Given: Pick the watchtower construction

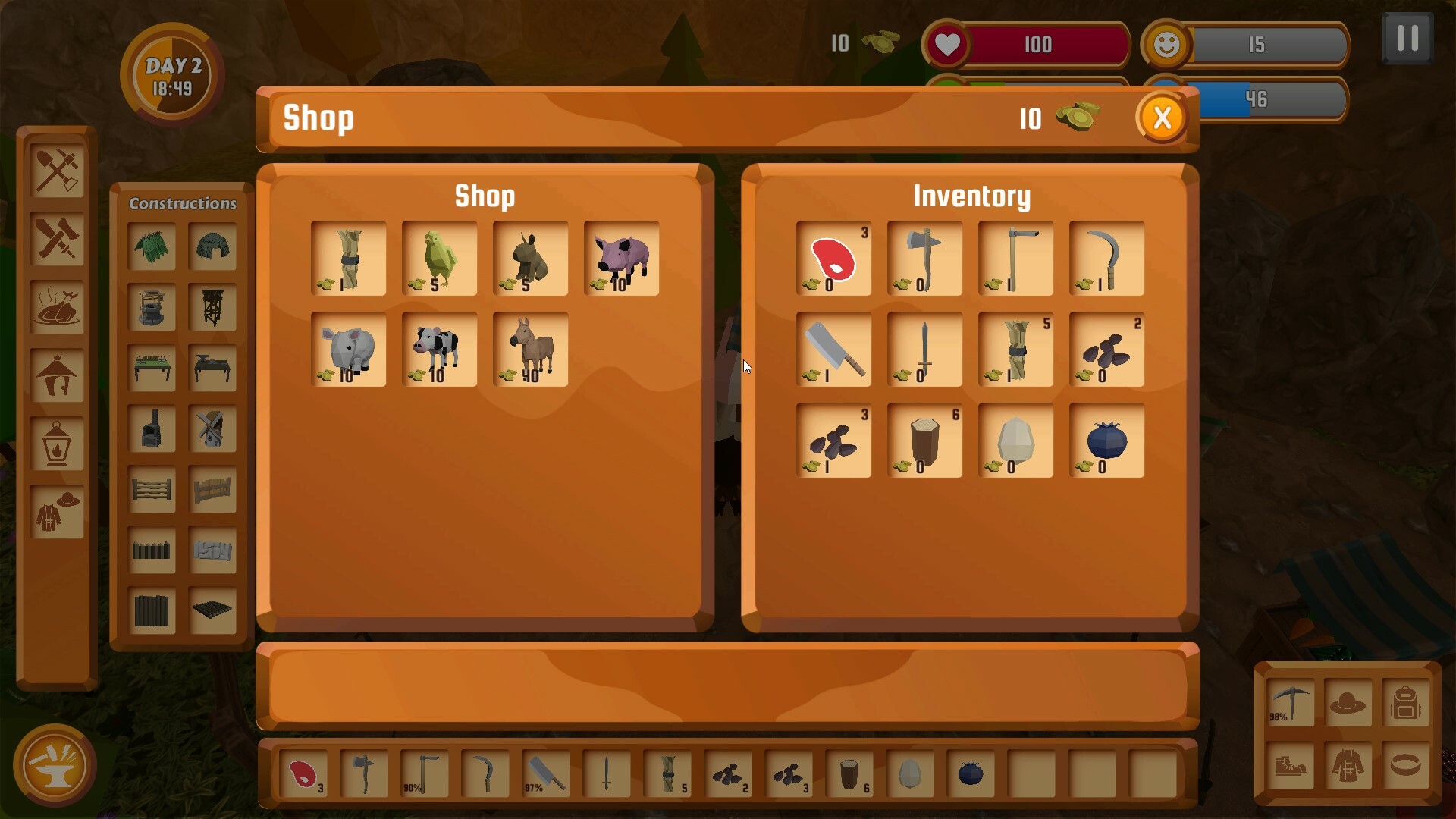Looking at the screenshot, I should coord(213,307).
